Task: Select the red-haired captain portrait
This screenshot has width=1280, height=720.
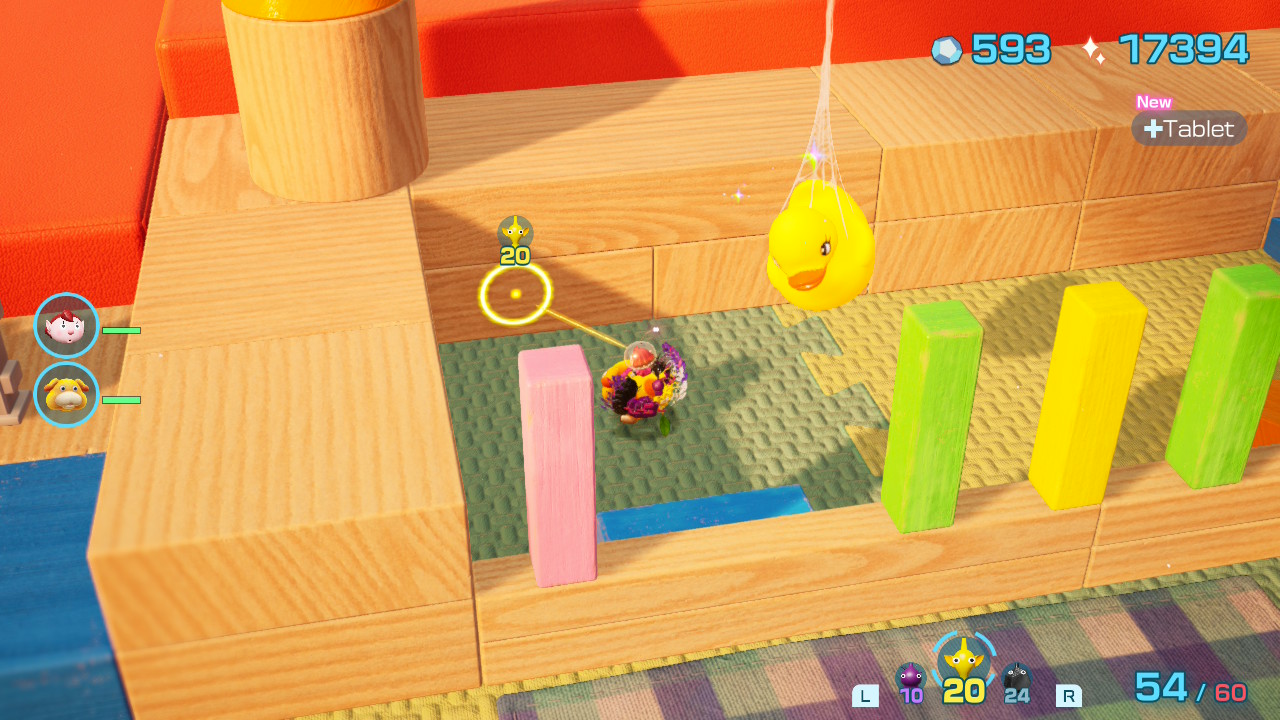Action: pos(67,326)
